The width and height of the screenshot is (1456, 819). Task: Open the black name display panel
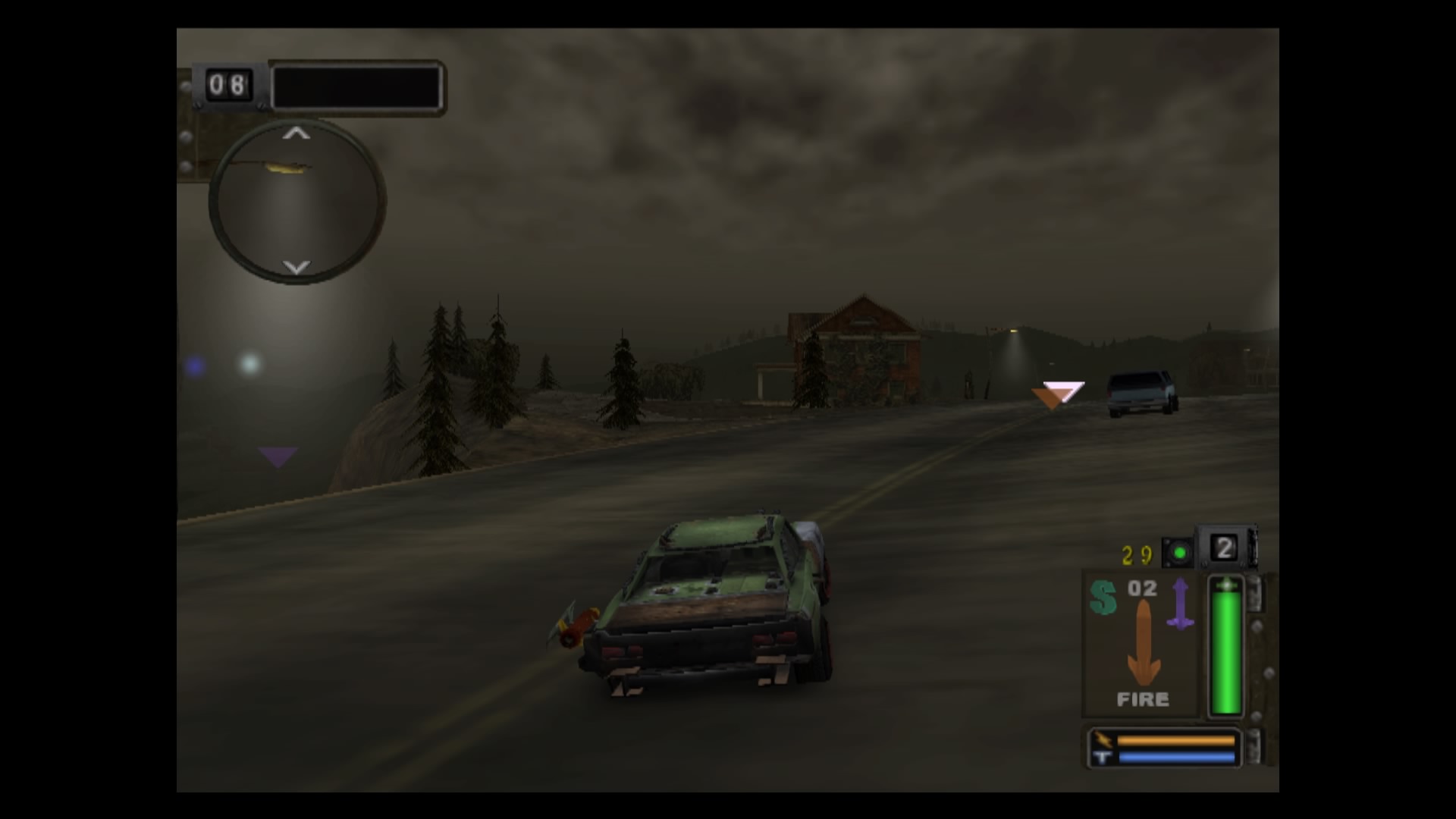tap(356, 87)
